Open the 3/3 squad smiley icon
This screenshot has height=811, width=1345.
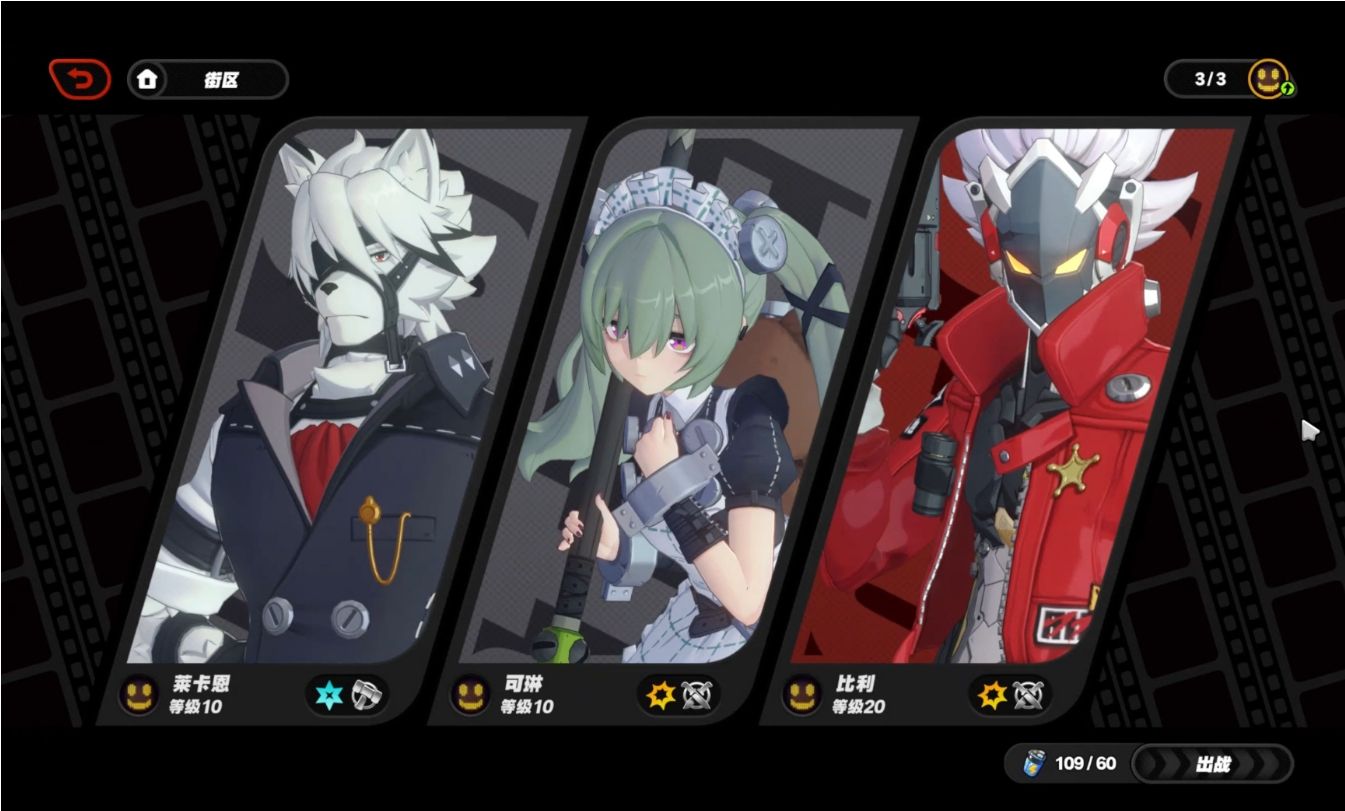[x=1268, y=79]
